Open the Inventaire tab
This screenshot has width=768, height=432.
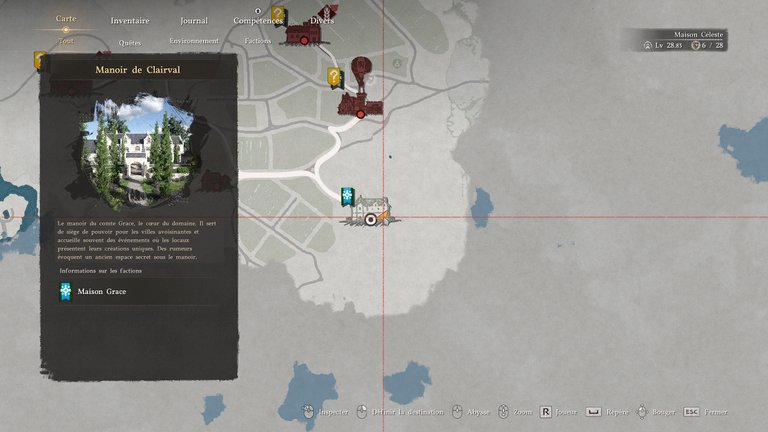pos(130,20)
